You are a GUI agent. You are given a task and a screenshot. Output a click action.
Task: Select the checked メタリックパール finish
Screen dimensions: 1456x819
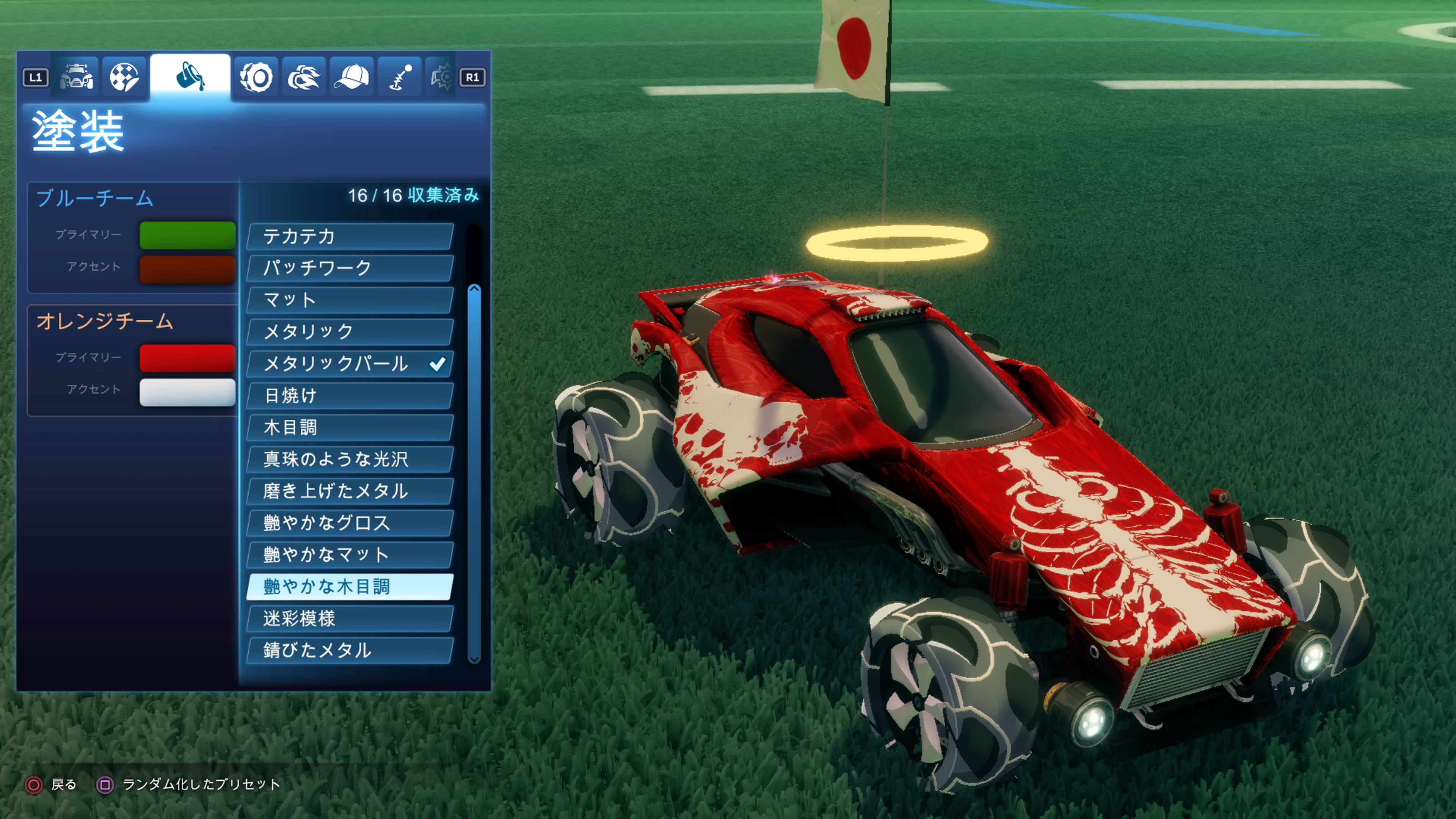350,364
